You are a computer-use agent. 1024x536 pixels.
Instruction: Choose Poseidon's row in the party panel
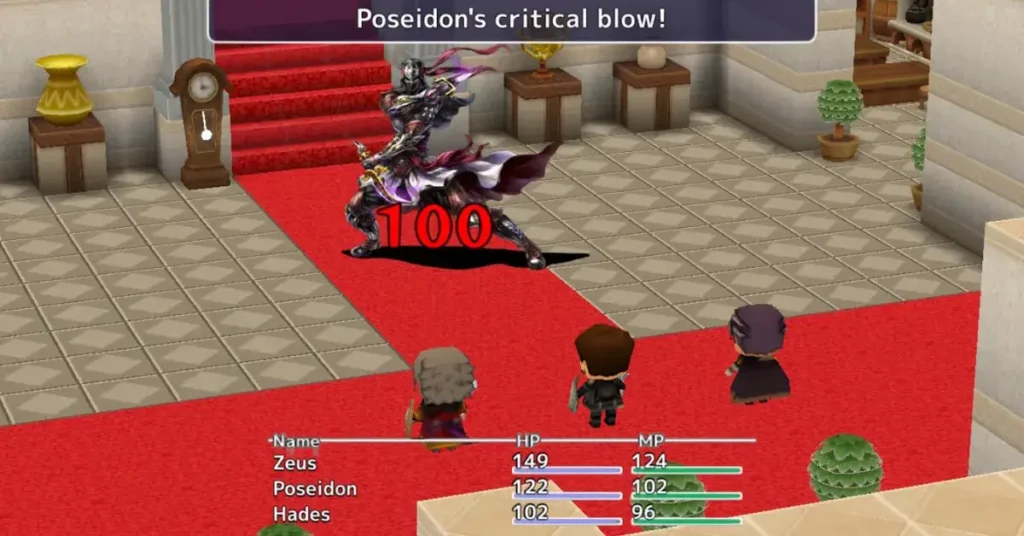point(315,488)
